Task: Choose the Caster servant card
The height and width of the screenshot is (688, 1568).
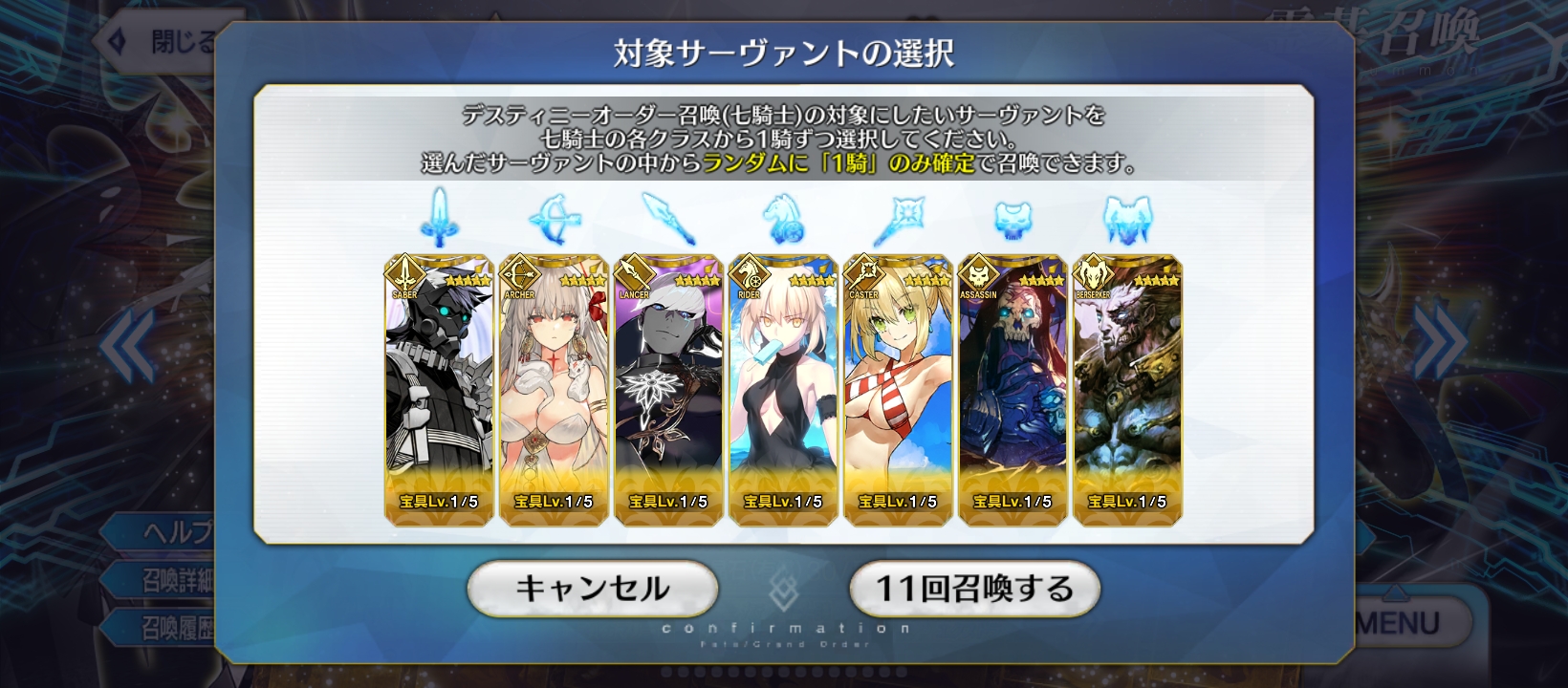Action: click(898, 390)
